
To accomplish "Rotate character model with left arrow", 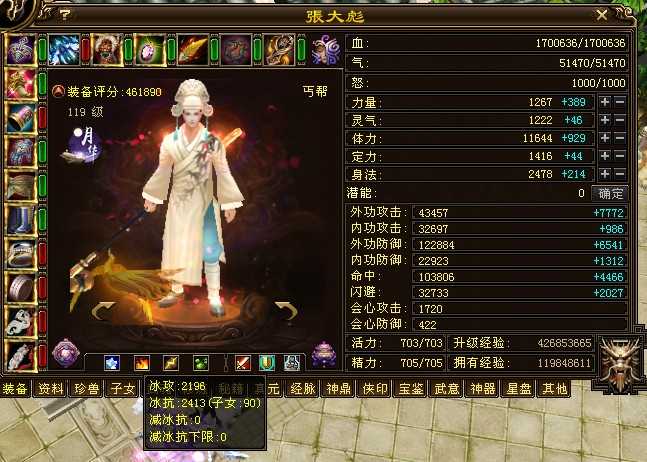I will (x=102, y=311).
